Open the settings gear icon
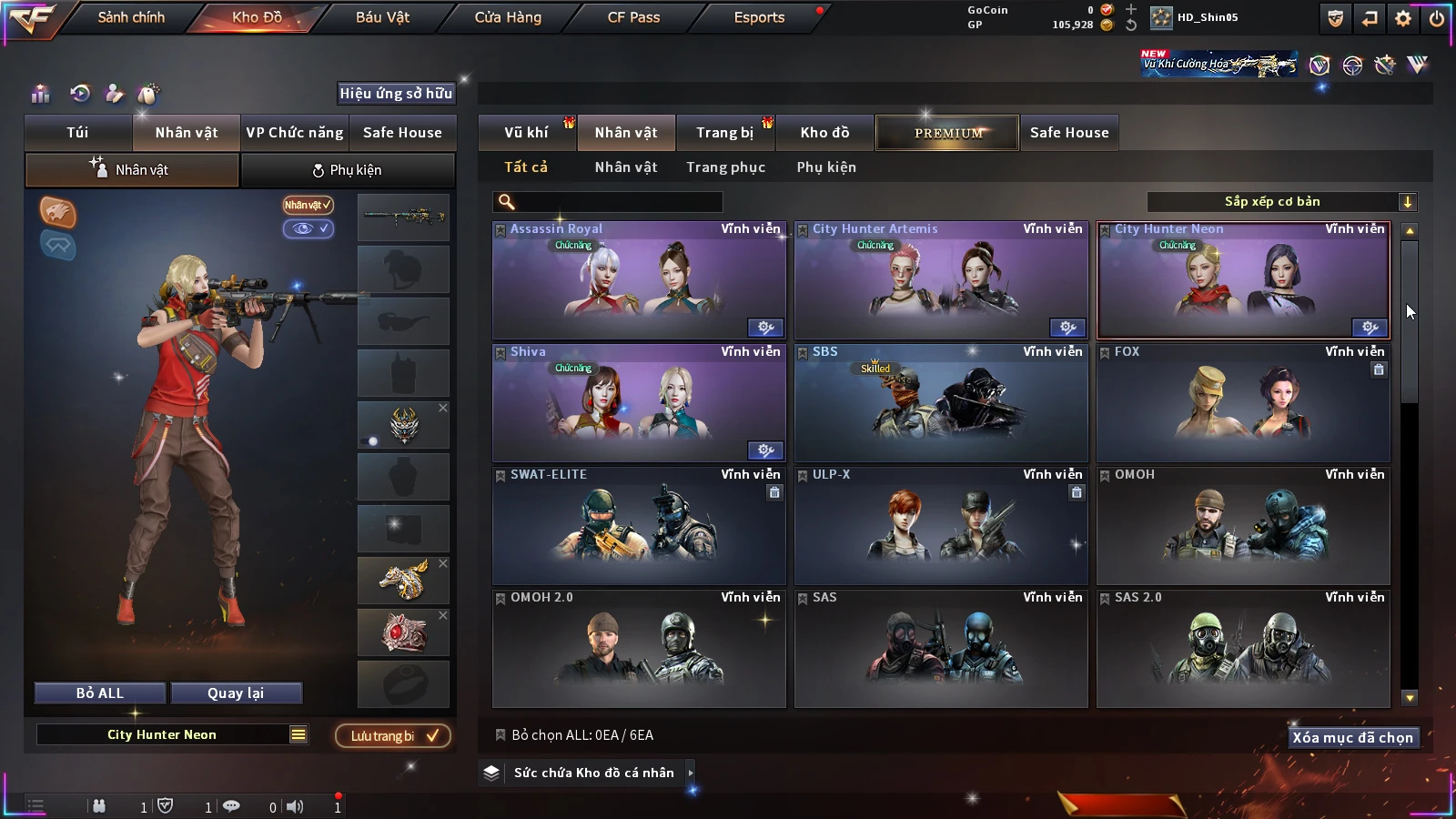Image resolution: width=1456 pixels, height=819 pixels. [x=1403, y=18]
